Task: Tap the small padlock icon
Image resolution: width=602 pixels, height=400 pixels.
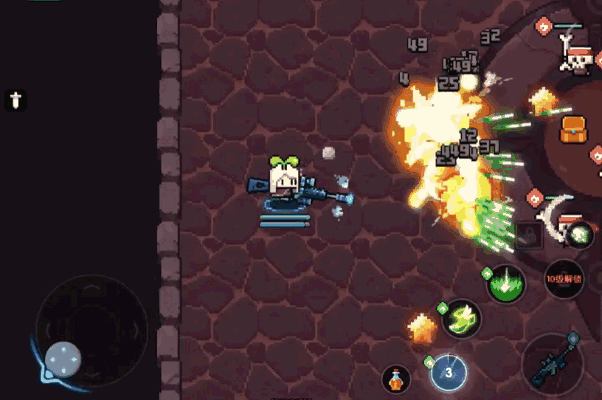Action: tap(530, 235)
